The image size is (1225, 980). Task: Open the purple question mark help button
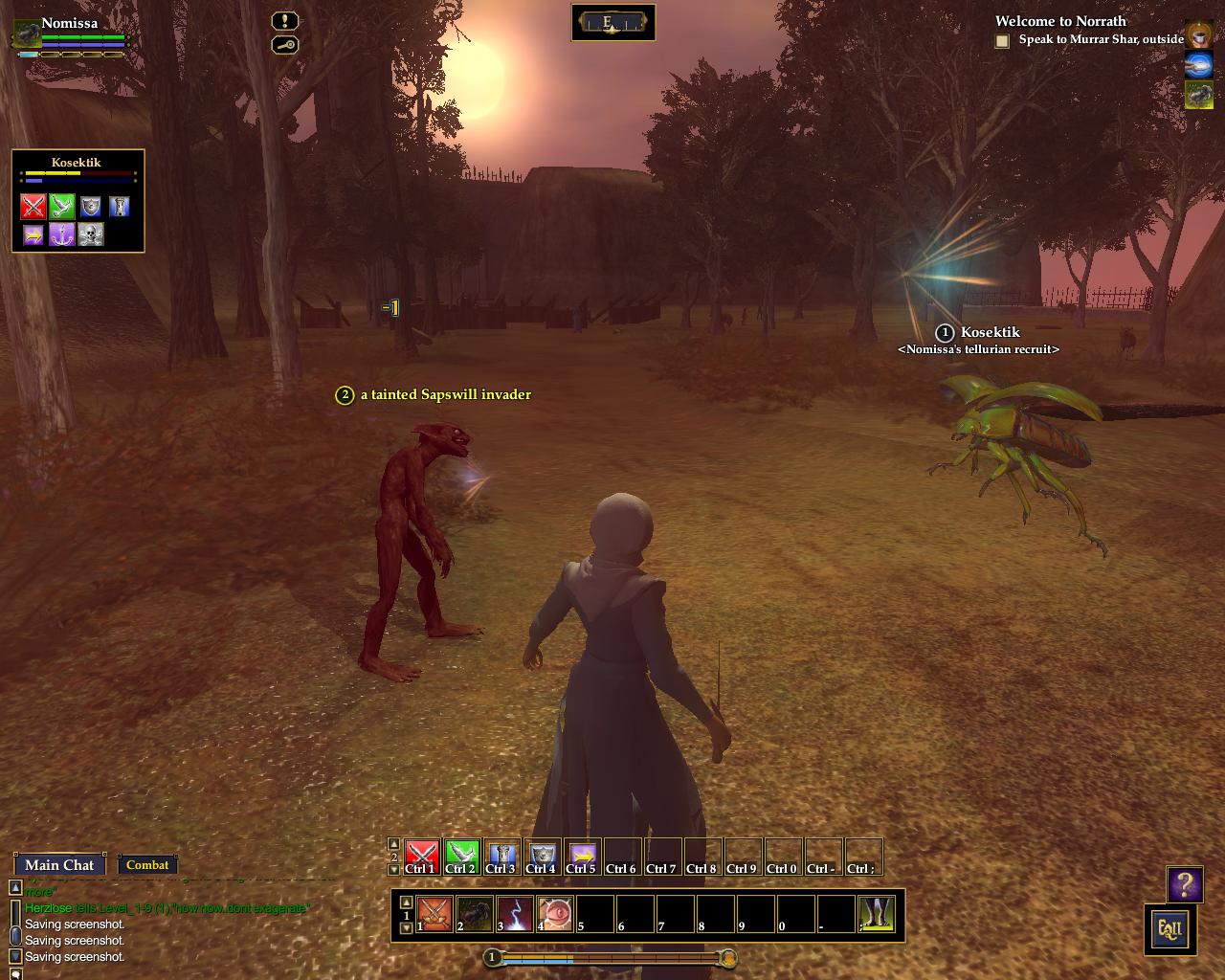[1185, 884]
